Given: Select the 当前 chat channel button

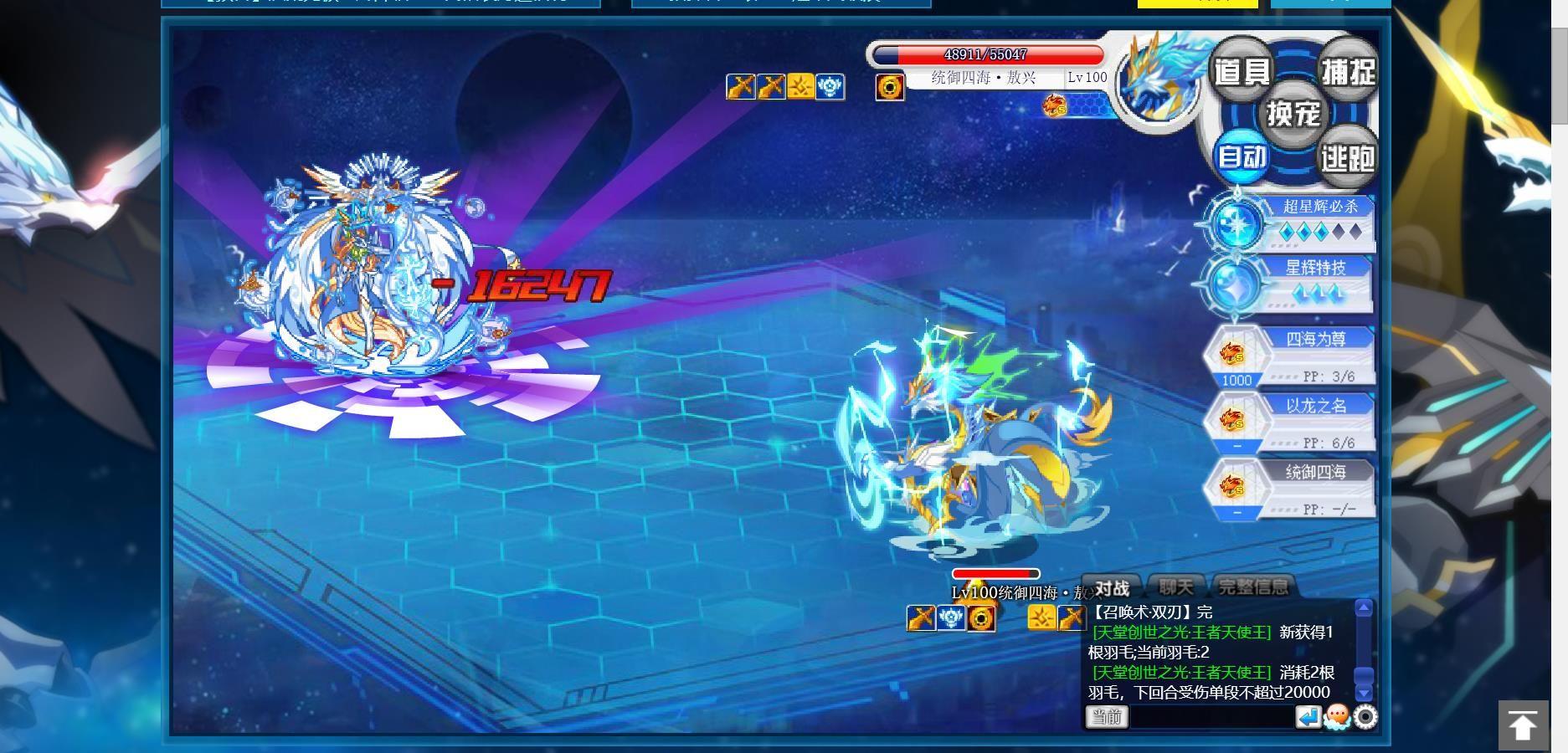Looking at the screenshot, I should point(1107,717).
